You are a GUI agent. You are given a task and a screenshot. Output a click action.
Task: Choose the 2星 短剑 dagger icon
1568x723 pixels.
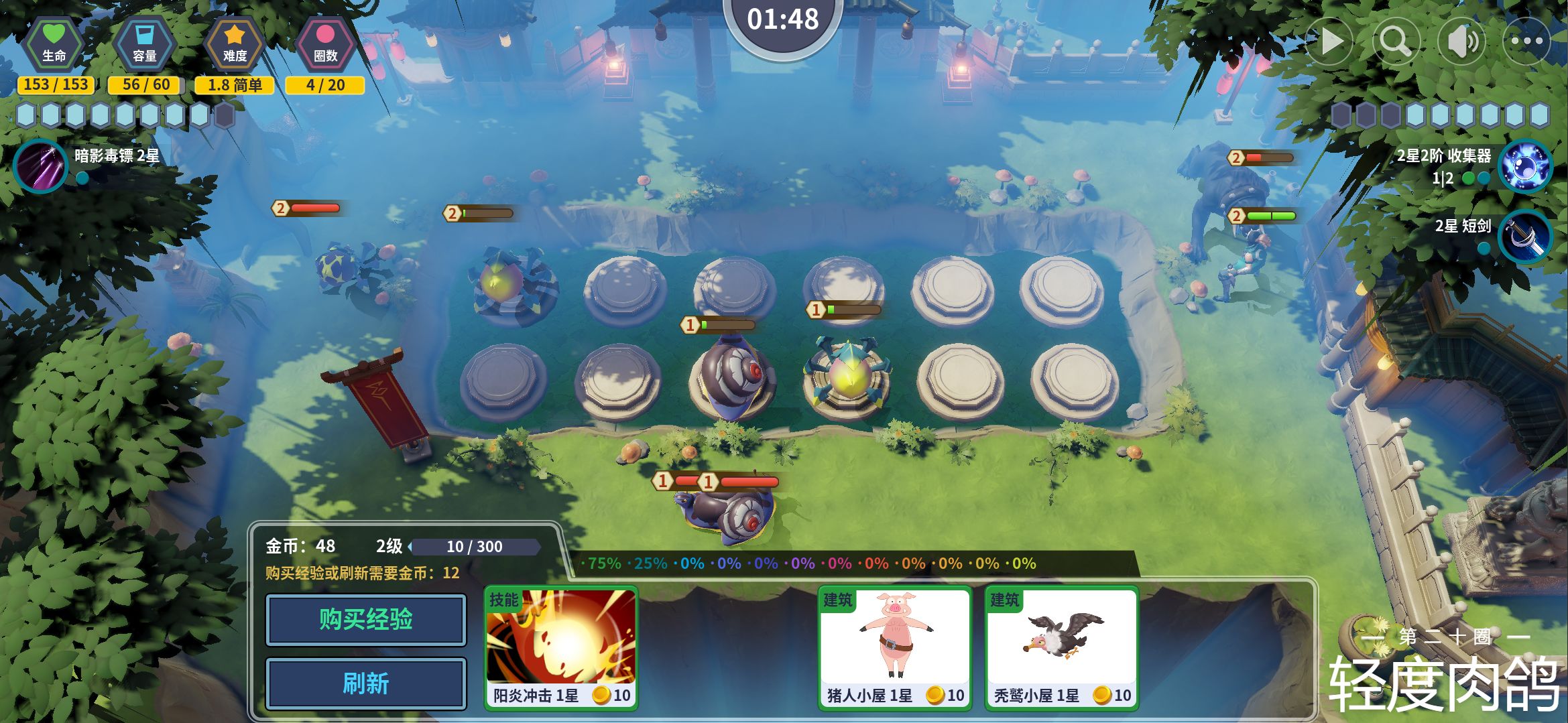tap(1525, 237)
